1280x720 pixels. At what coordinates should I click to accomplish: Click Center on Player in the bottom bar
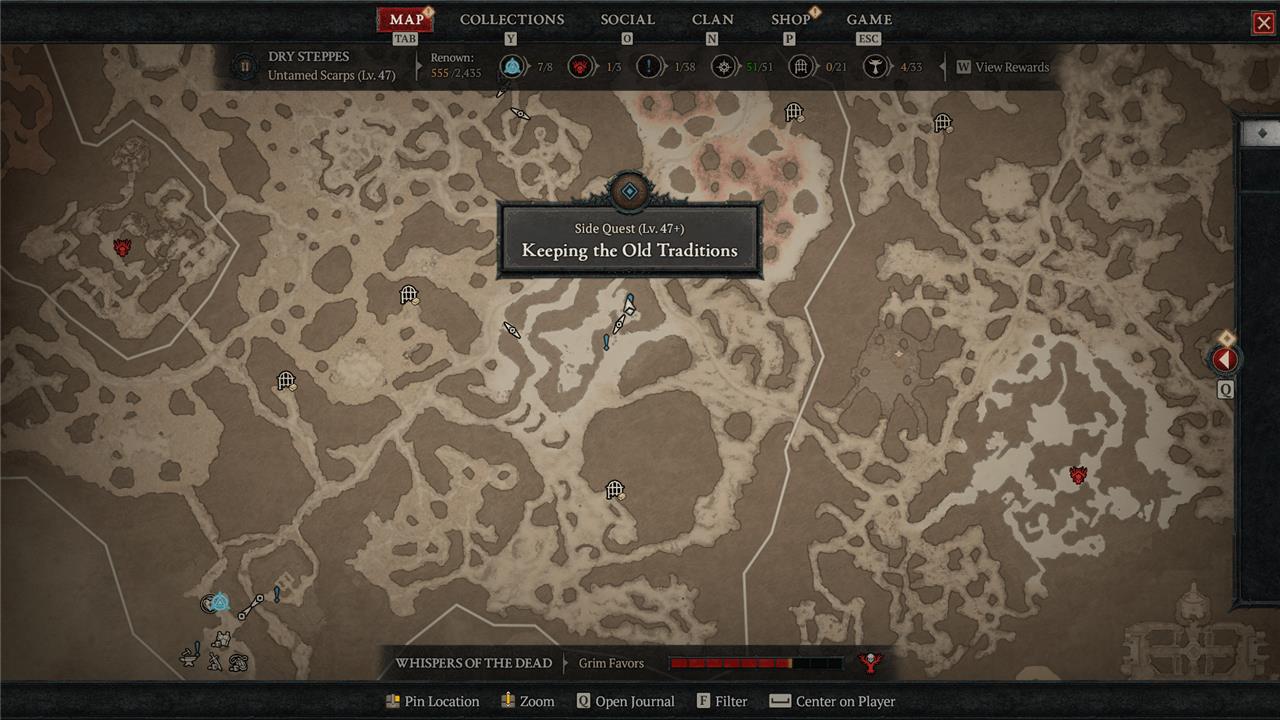832,701
